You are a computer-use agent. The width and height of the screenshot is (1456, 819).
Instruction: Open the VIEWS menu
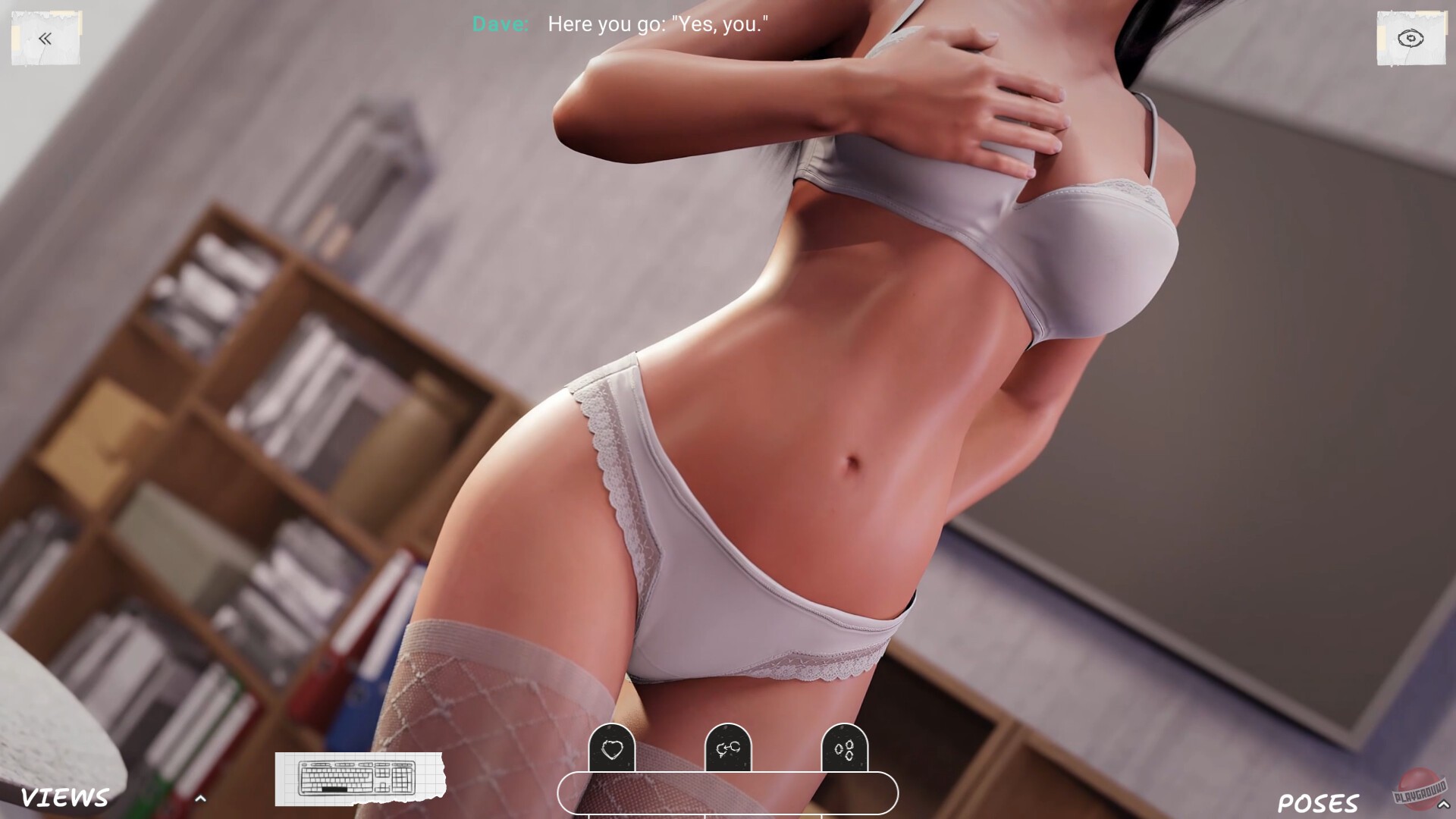click(x=64, y=796)
